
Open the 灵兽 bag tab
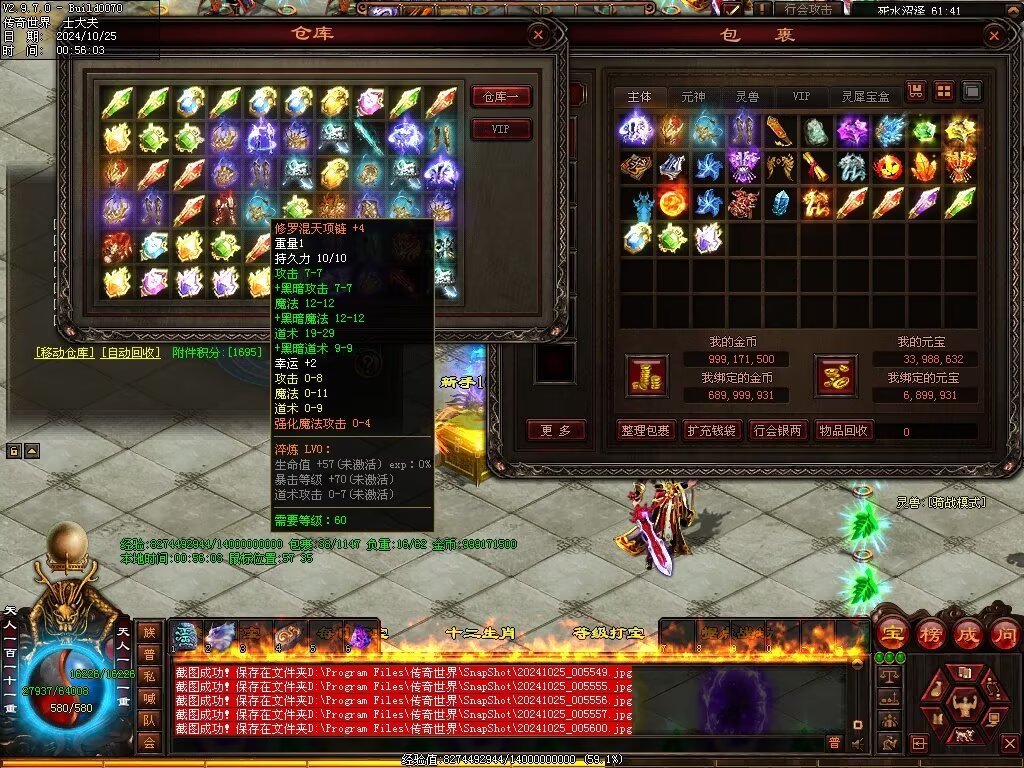coord(747,97)
